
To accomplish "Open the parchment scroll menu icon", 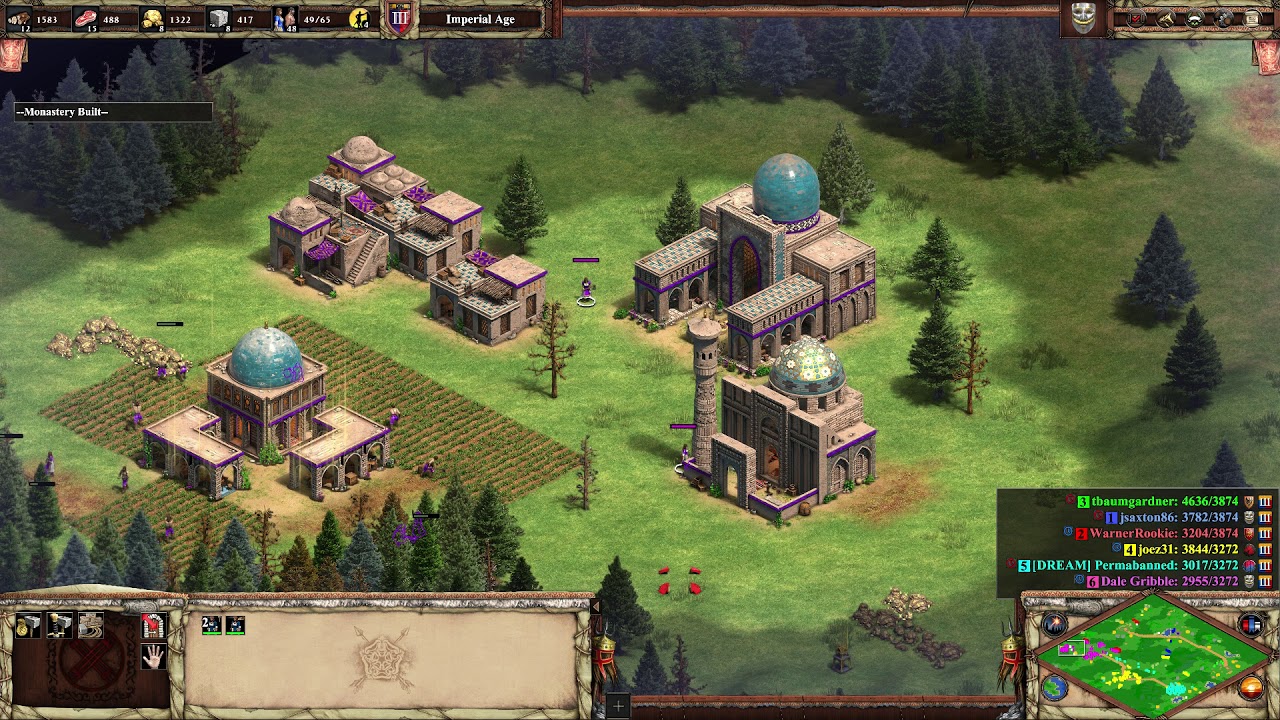I will tap(1252, 19).
